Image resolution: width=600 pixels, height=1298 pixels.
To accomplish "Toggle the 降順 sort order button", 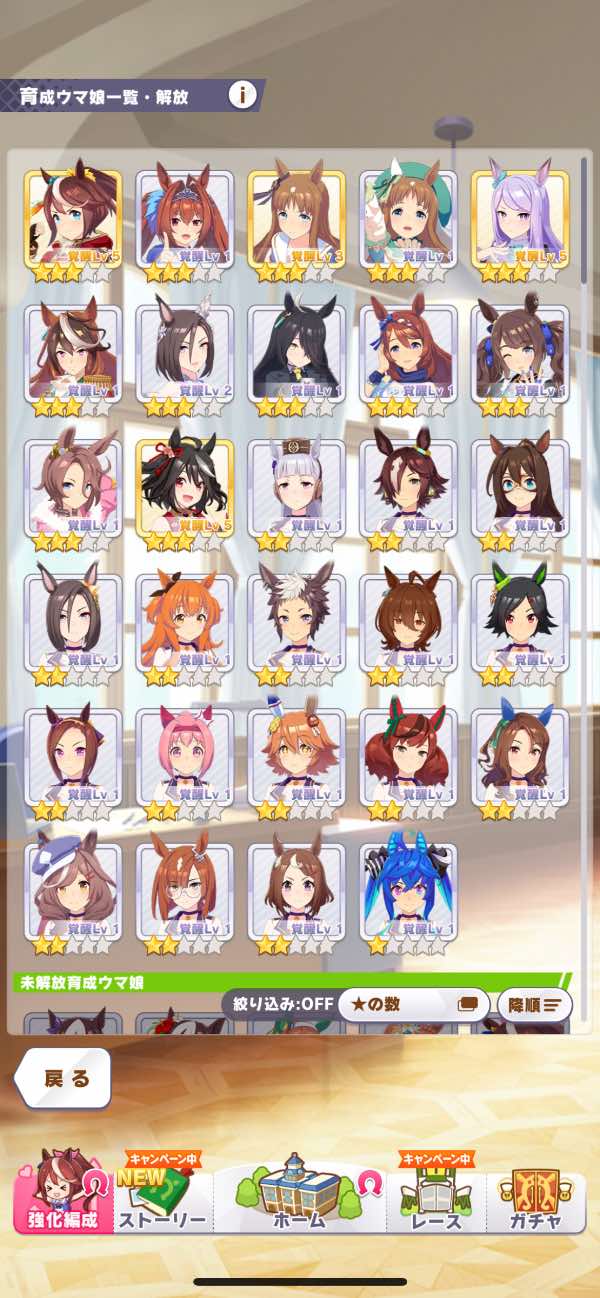I will [x=534, y=1004].
